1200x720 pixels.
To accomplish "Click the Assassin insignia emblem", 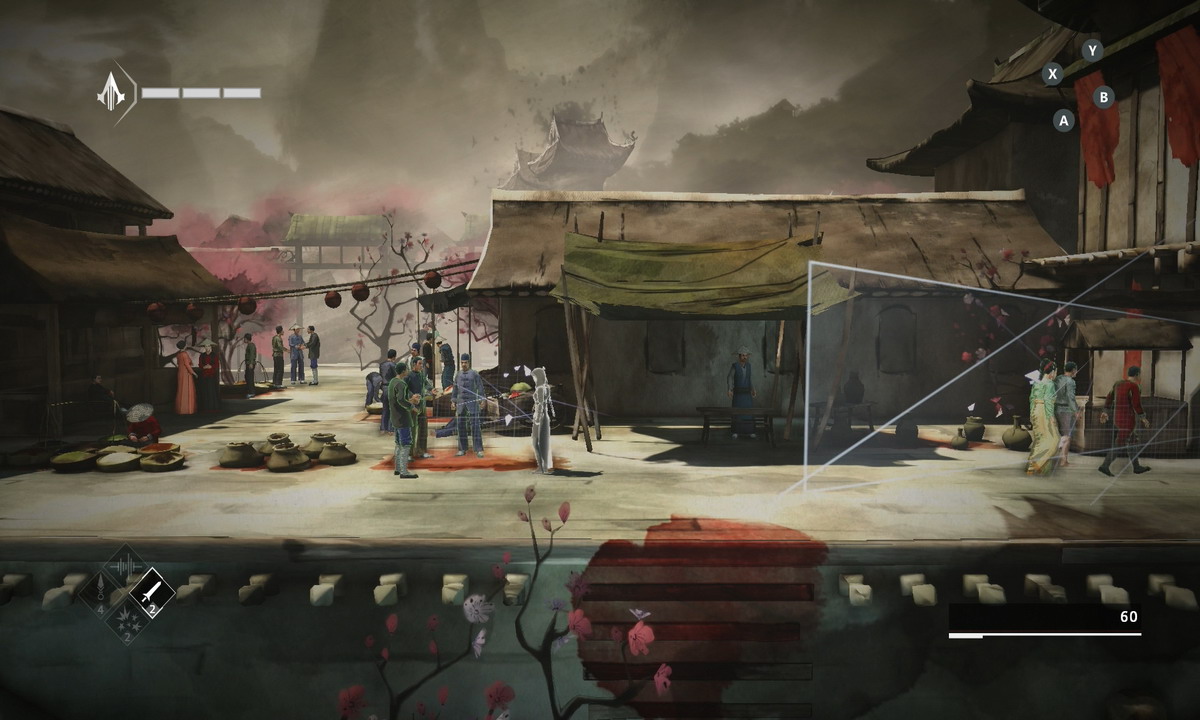I will click(x=111, y=93).
